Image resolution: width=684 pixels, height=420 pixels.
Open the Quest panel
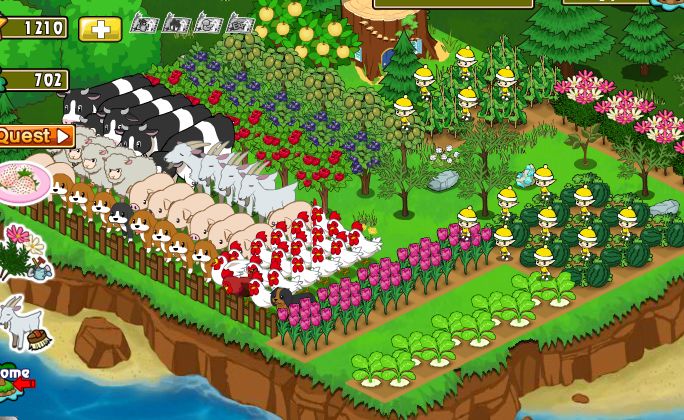coord(35,135)
